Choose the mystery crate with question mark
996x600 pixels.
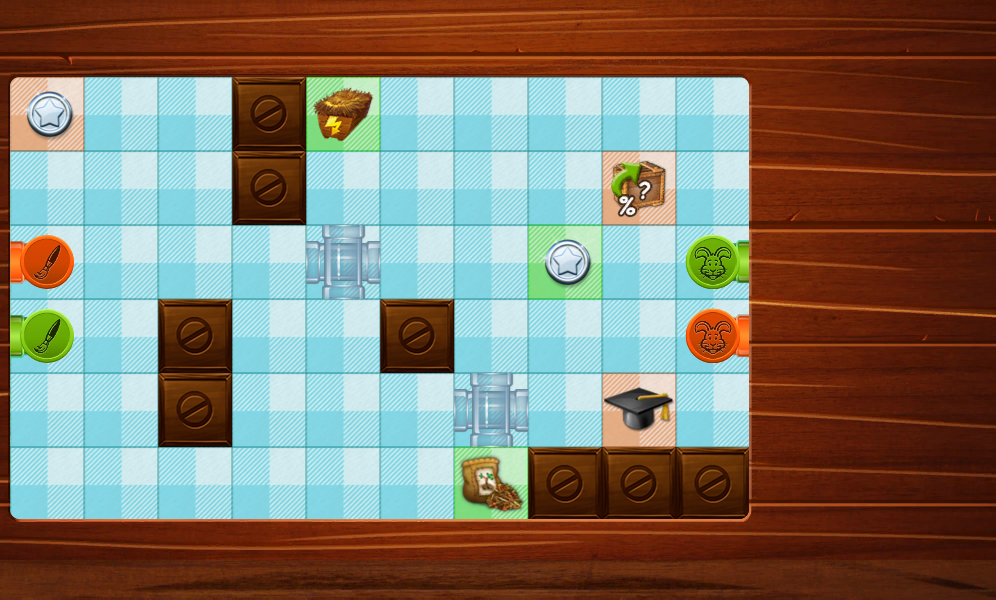click(x=638, y=188)
